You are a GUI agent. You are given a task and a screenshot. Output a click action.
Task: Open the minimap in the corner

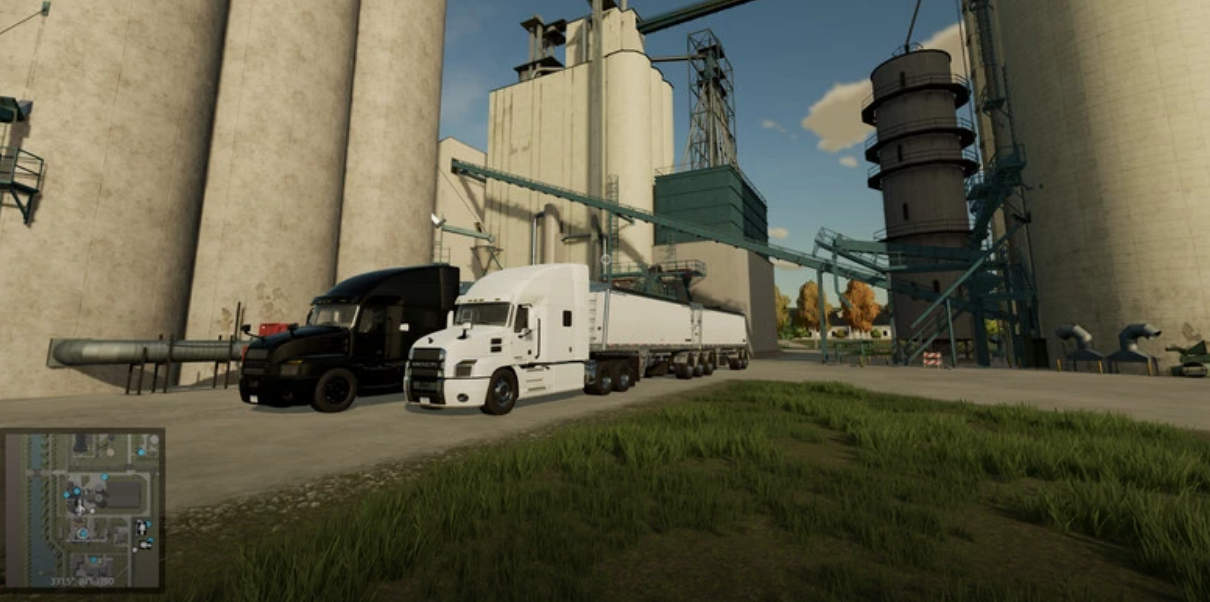point(83,508)
